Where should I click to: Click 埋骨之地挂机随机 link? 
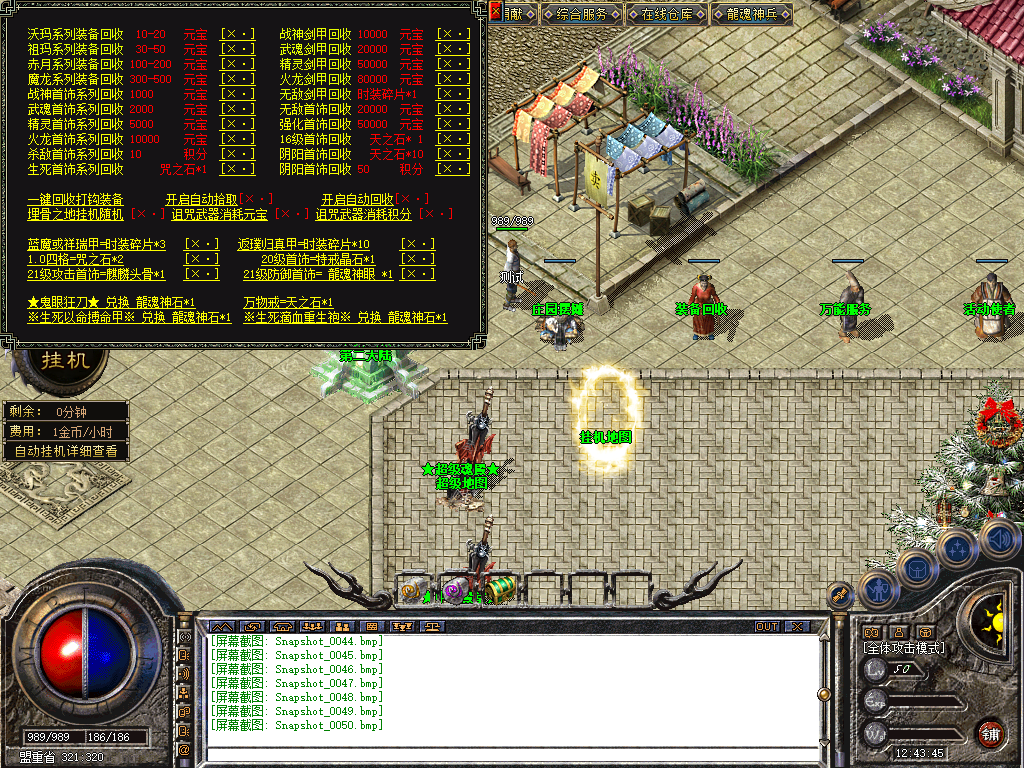pyautogui.click(x=76, y=214)
